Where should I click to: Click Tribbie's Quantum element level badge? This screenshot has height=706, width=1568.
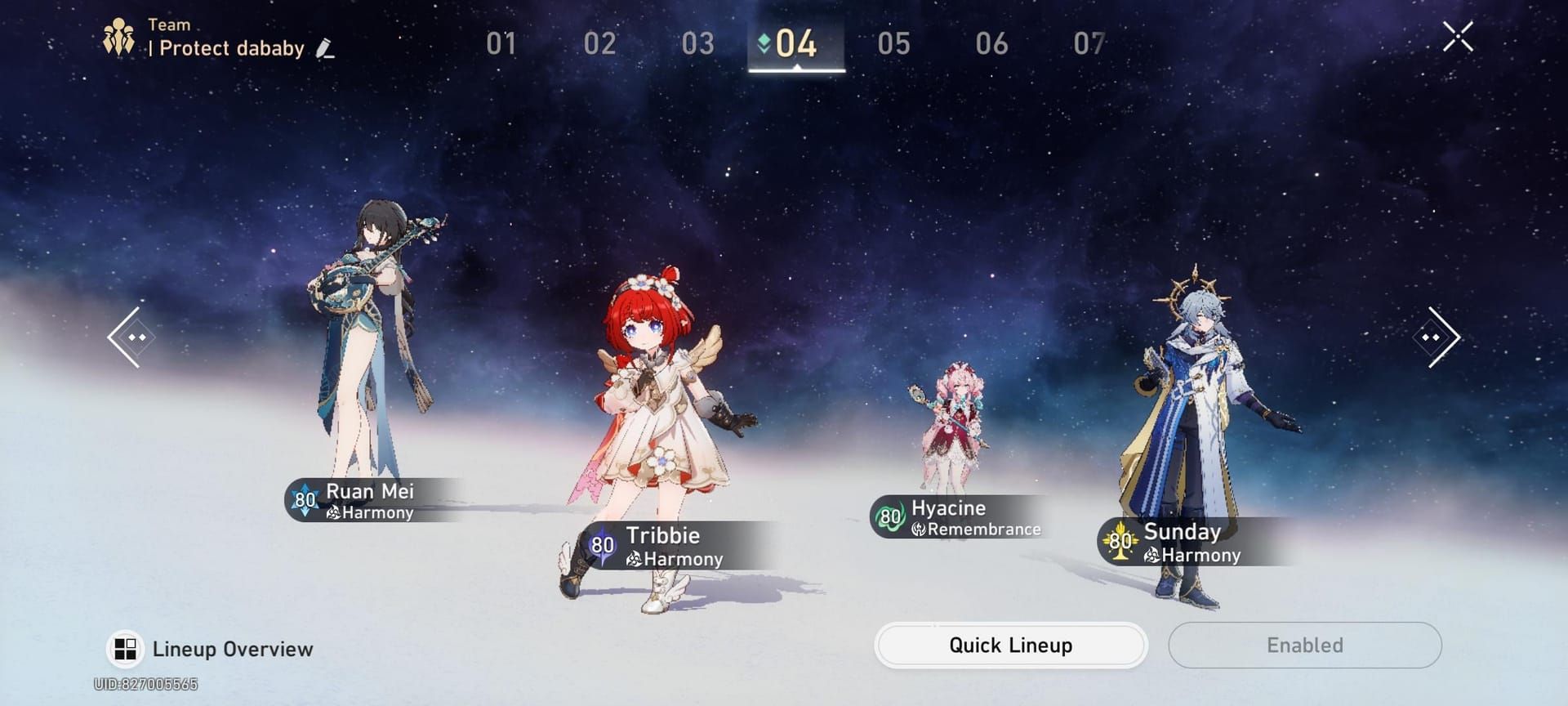point(602,543)
